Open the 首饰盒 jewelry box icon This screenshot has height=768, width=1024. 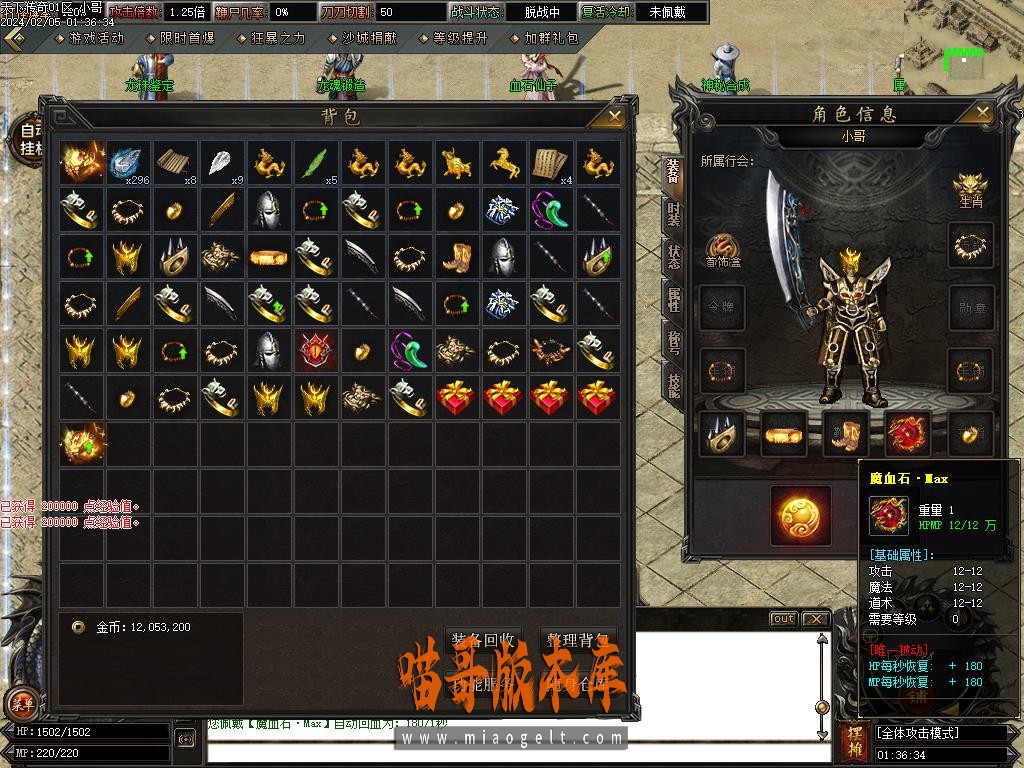point(722,250)
